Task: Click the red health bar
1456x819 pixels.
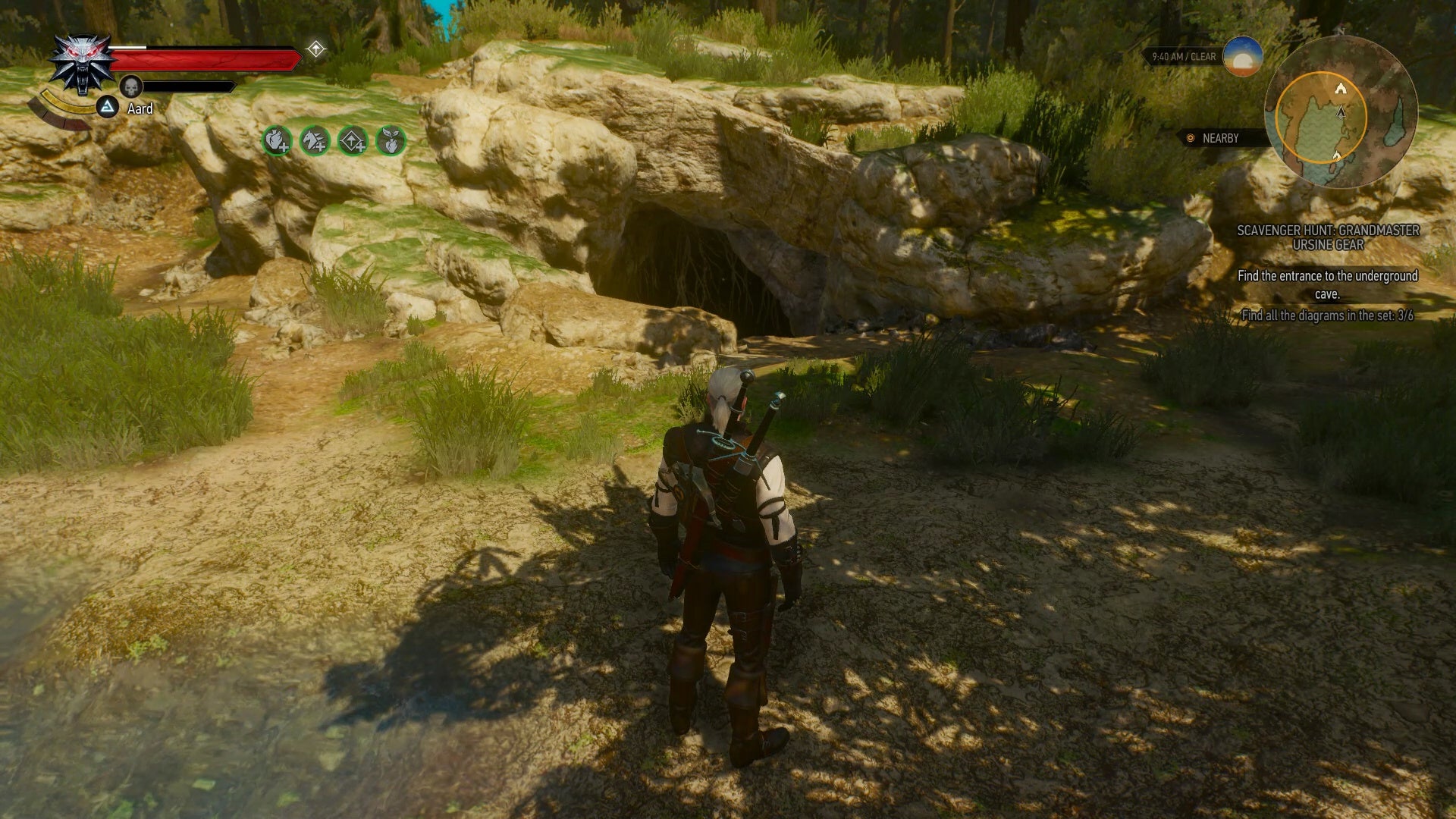Action: pos(203,58)
